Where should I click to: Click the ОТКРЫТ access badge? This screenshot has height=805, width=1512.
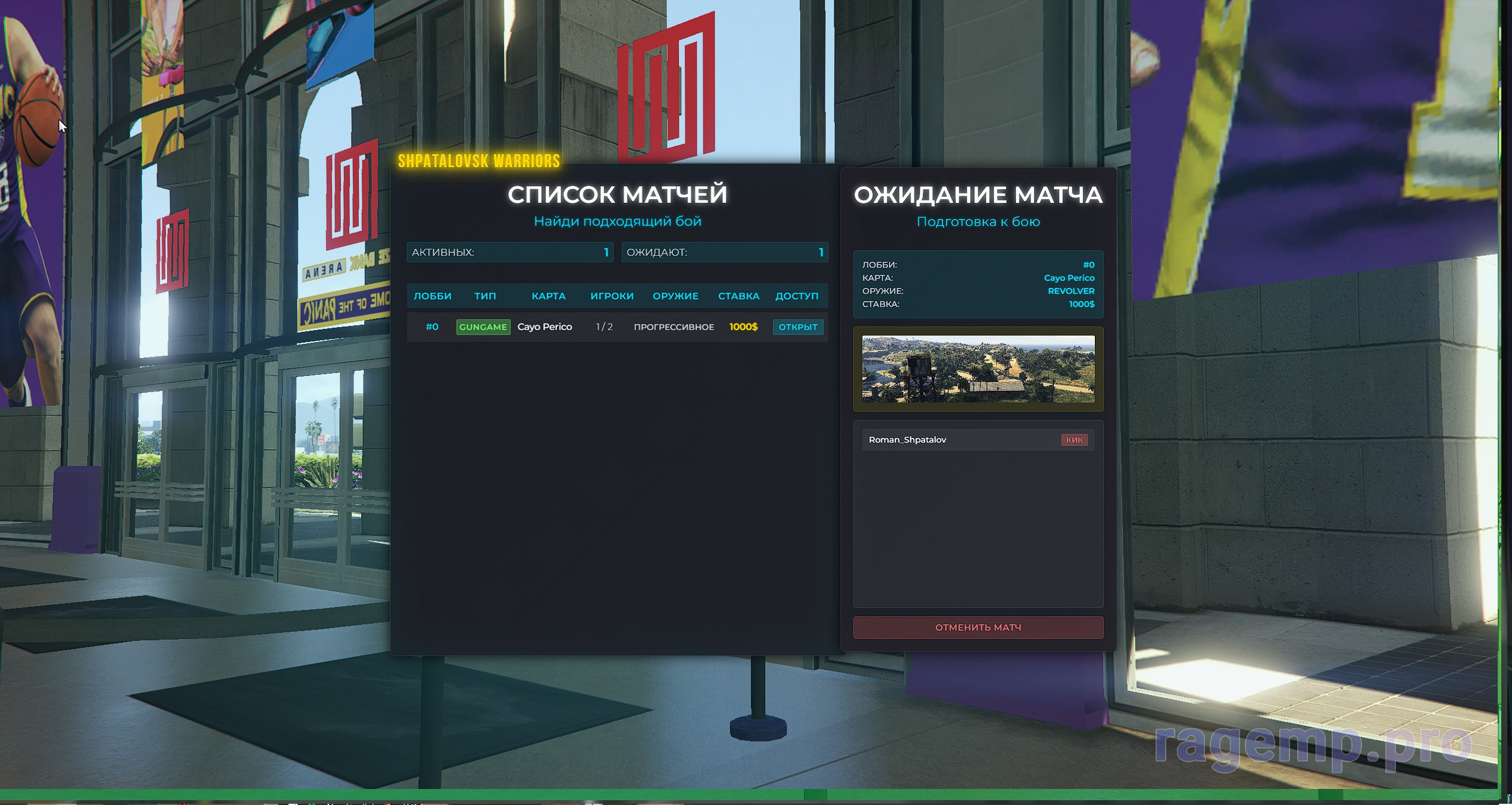click(797, 327)
